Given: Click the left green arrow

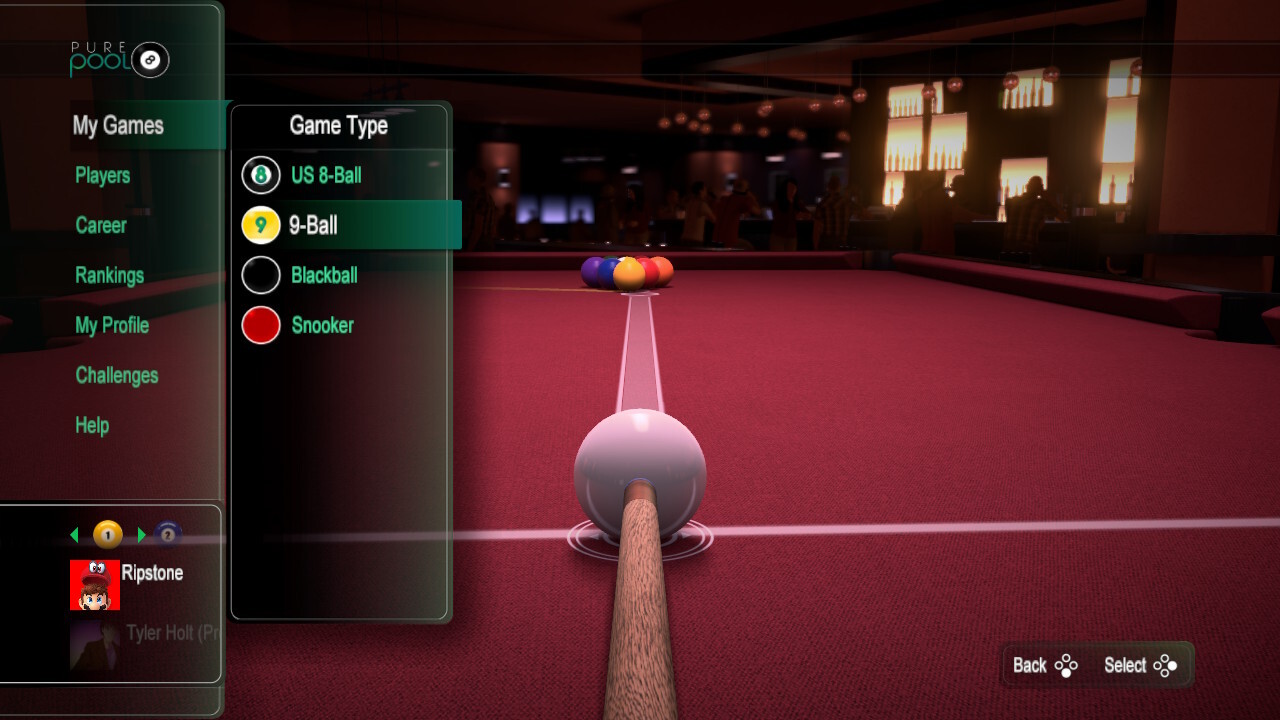Looking at the screenshot, I should click(x=74, y=534).
